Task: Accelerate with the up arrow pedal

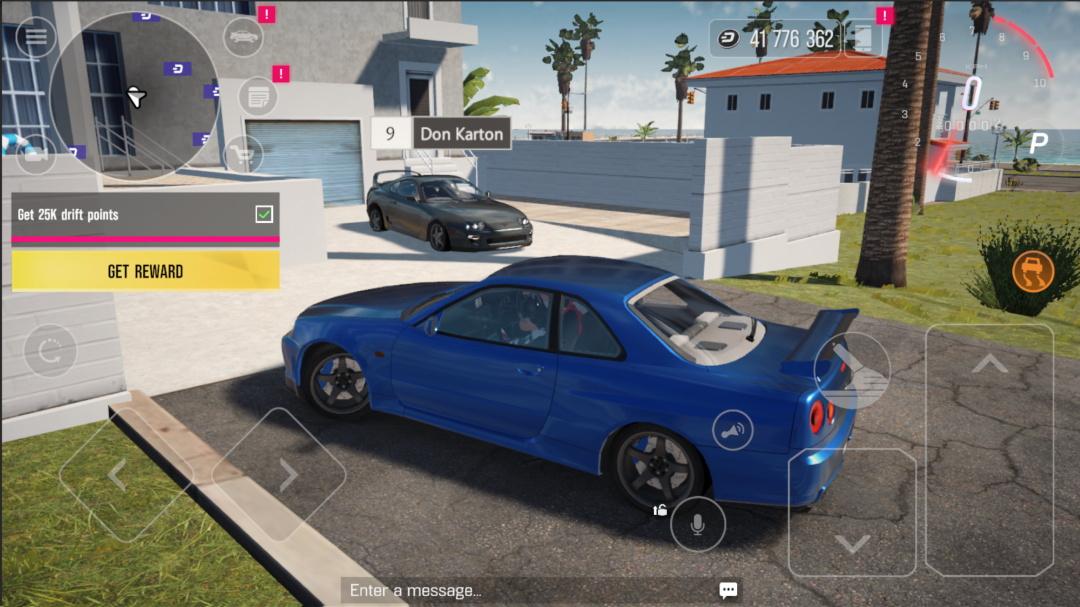Action: pyautogui.click(x=989, y=450)
